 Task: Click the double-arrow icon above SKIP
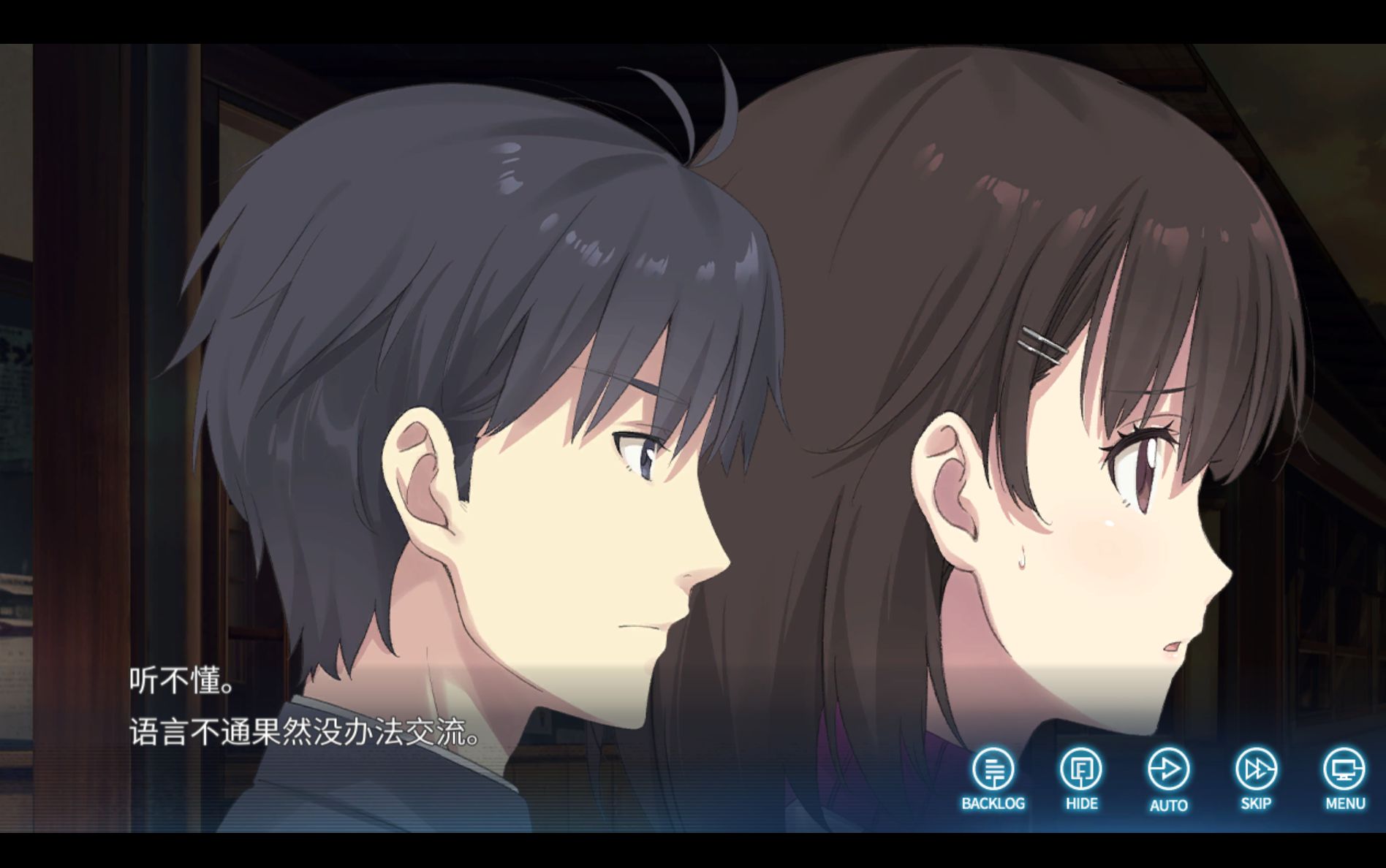[1256, 769]
